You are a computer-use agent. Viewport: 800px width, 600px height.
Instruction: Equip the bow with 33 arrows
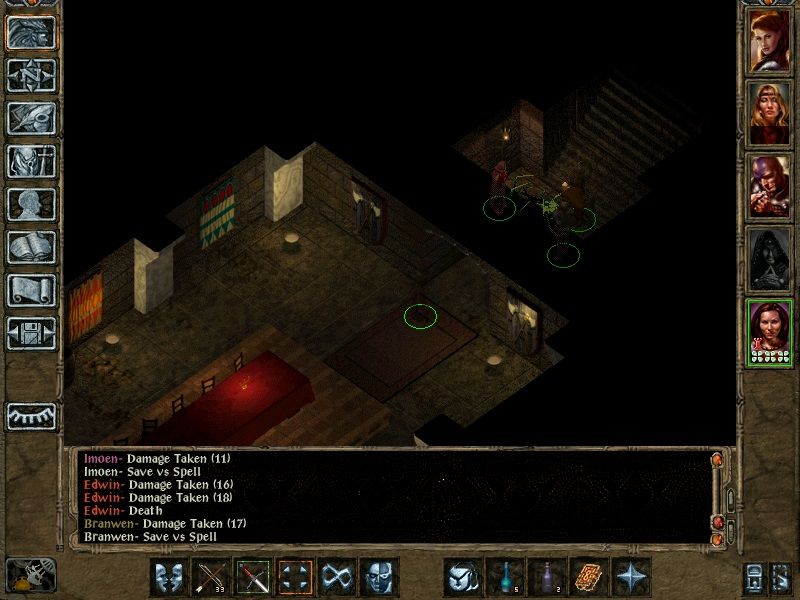point(212,577)
